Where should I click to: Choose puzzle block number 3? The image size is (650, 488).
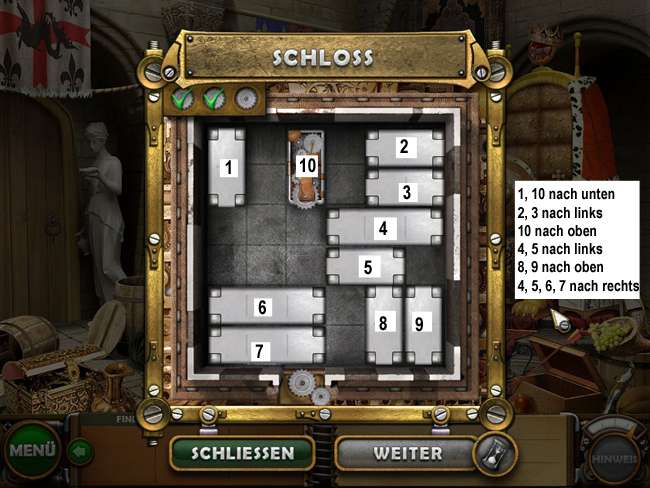click(405, 190)
